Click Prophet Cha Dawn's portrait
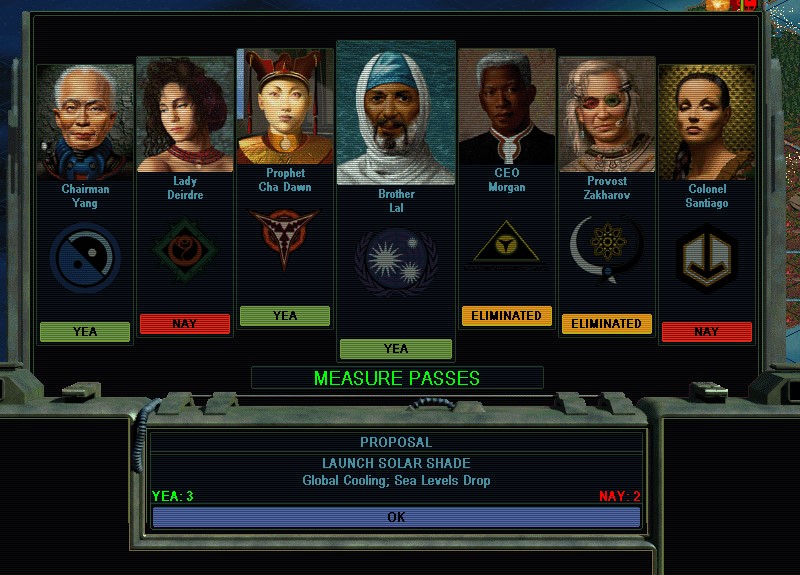 point(285,108)
